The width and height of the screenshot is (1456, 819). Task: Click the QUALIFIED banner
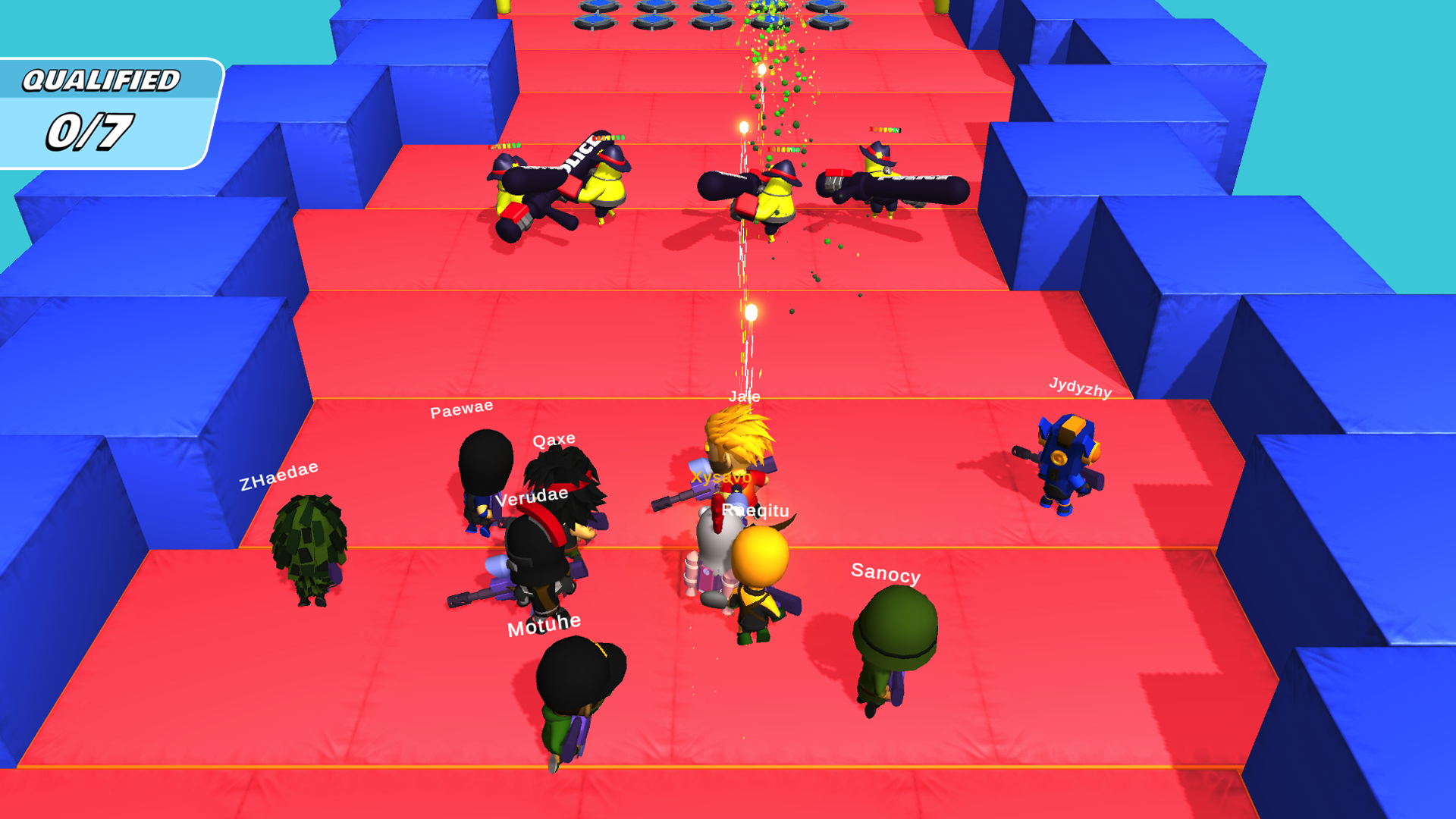[102, 78]
